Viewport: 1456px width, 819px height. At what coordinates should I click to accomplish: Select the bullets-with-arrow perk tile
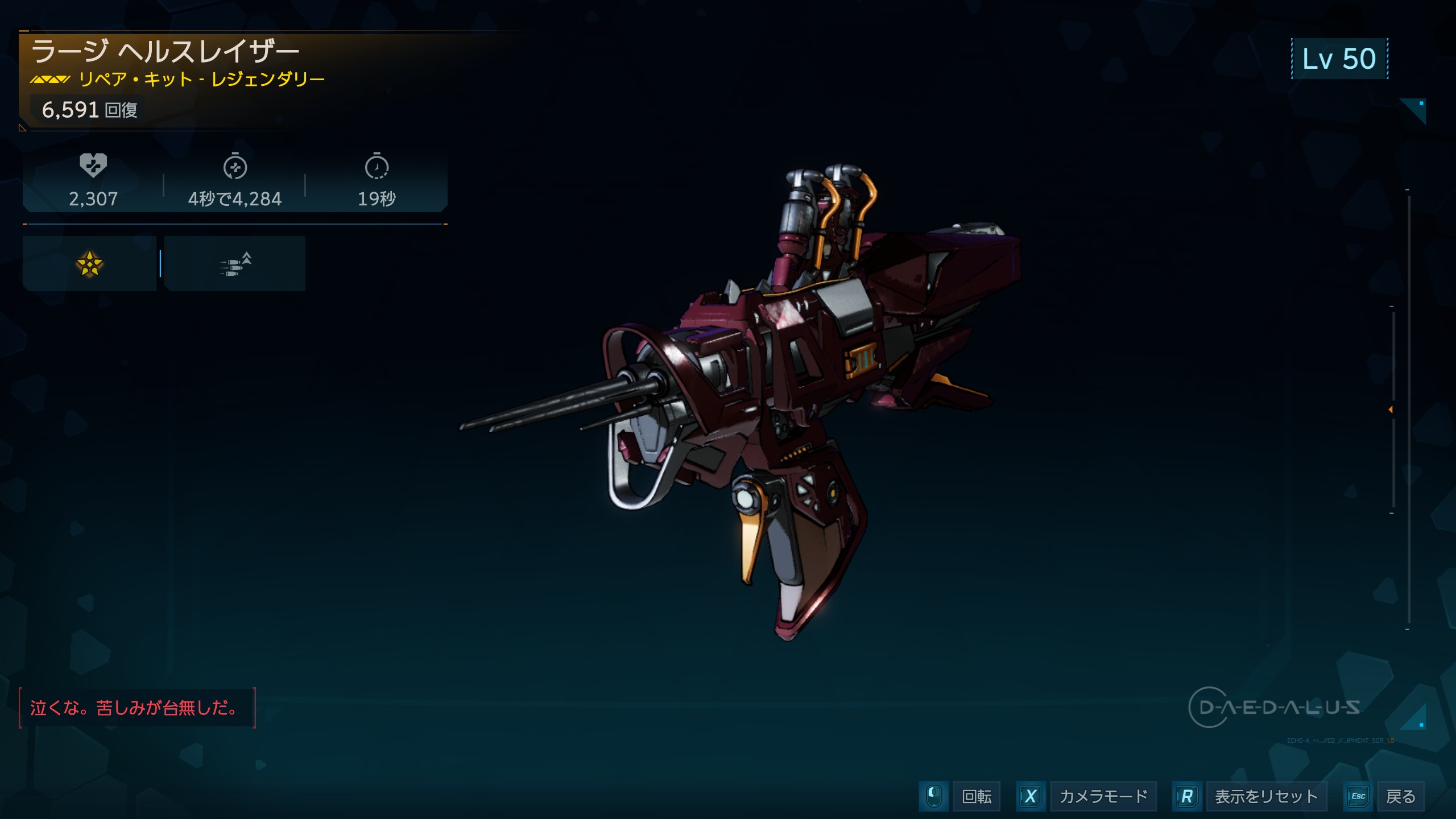click(x=235, y=264)
